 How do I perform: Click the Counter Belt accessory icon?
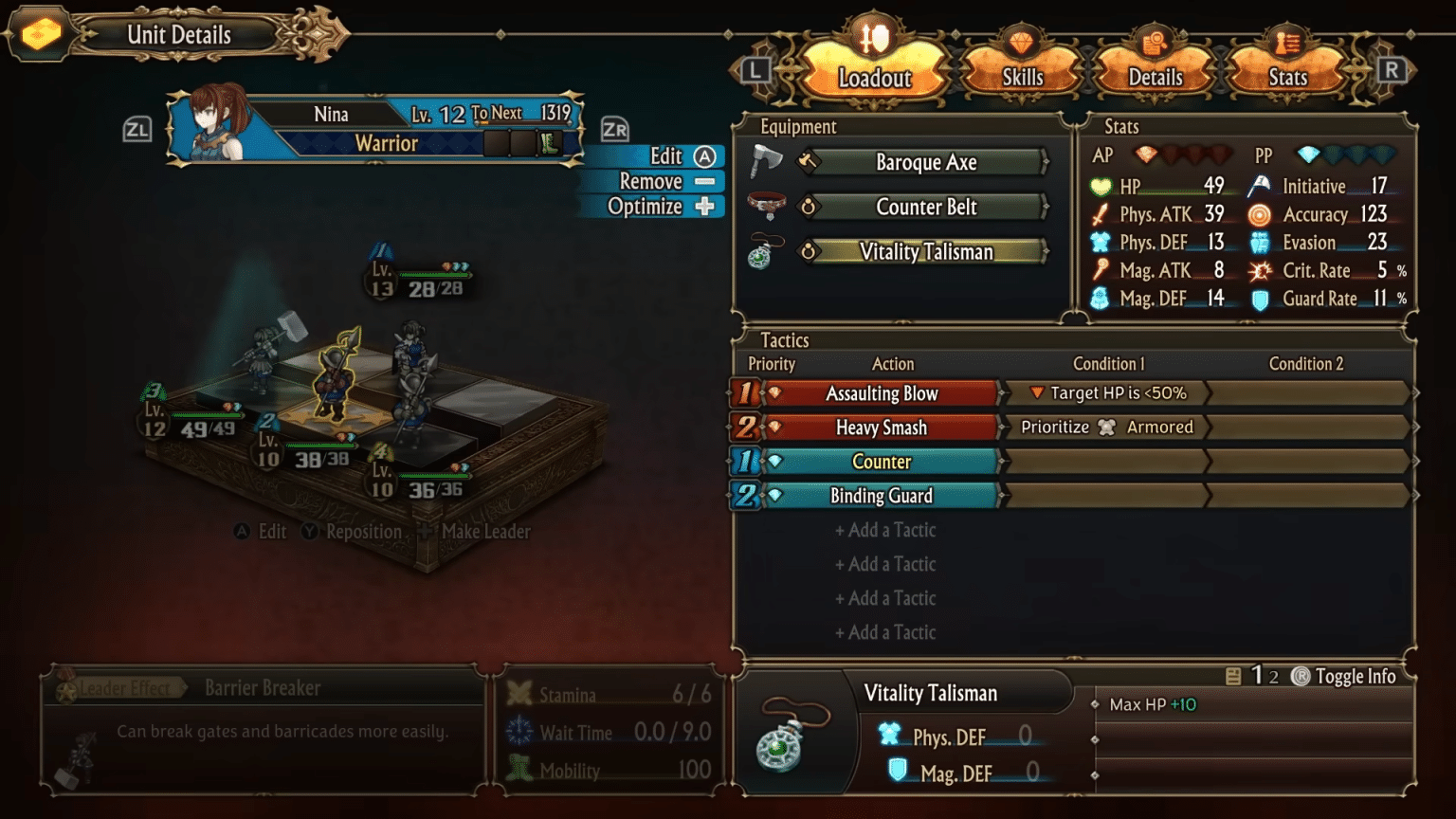tap(768, 205)
